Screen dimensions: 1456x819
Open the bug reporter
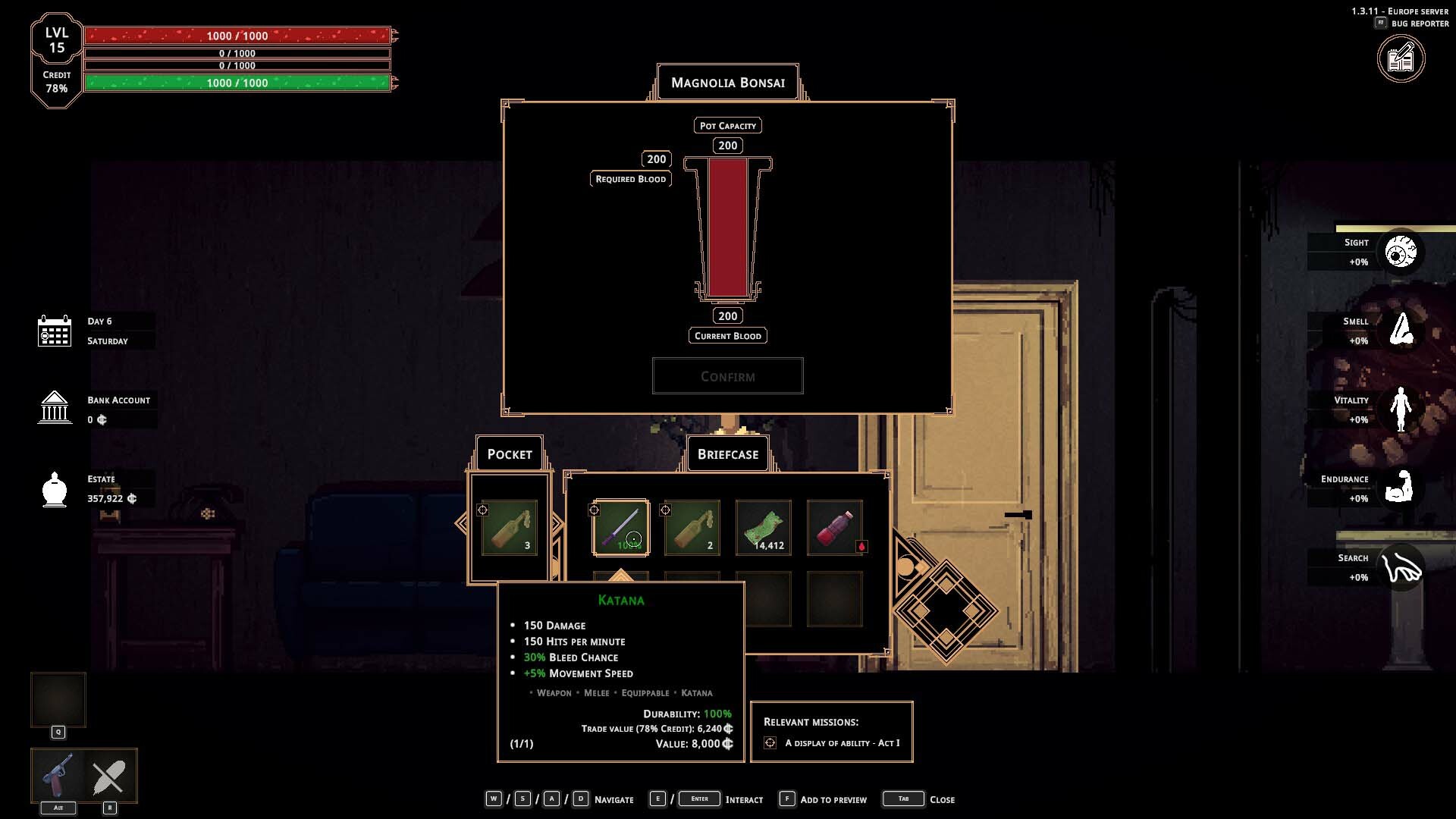pos(1401,59)
